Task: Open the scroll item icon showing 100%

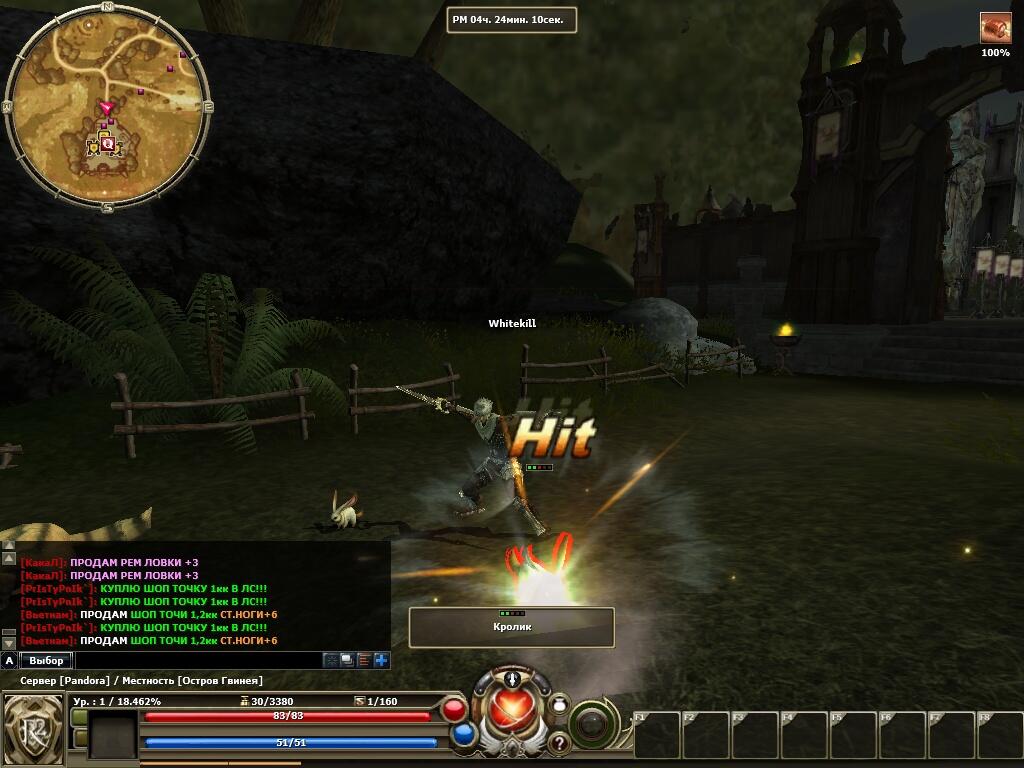Action: click(x=995, y=28)
